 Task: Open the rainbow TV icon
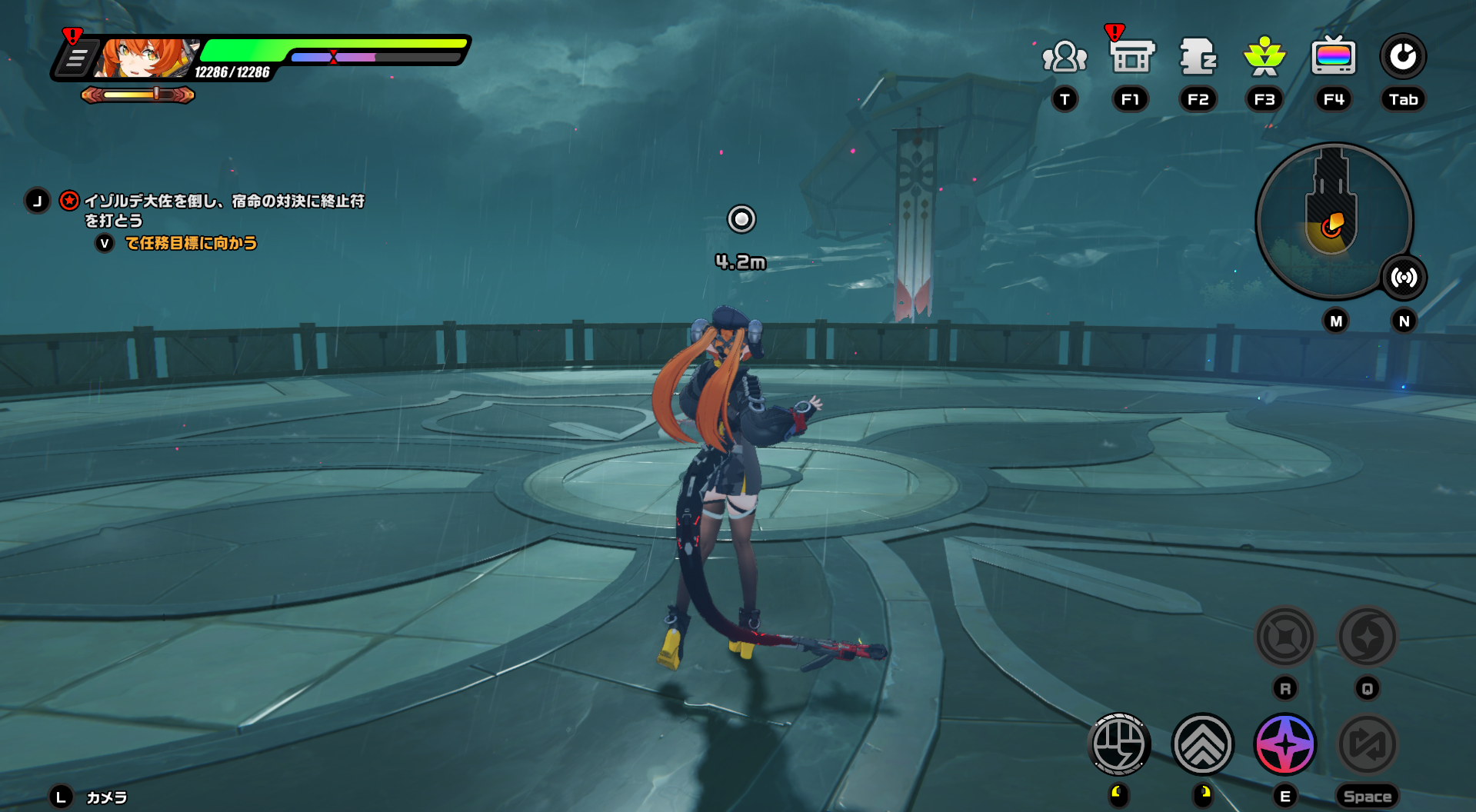pyautogui.click(x=1333, y=57)
